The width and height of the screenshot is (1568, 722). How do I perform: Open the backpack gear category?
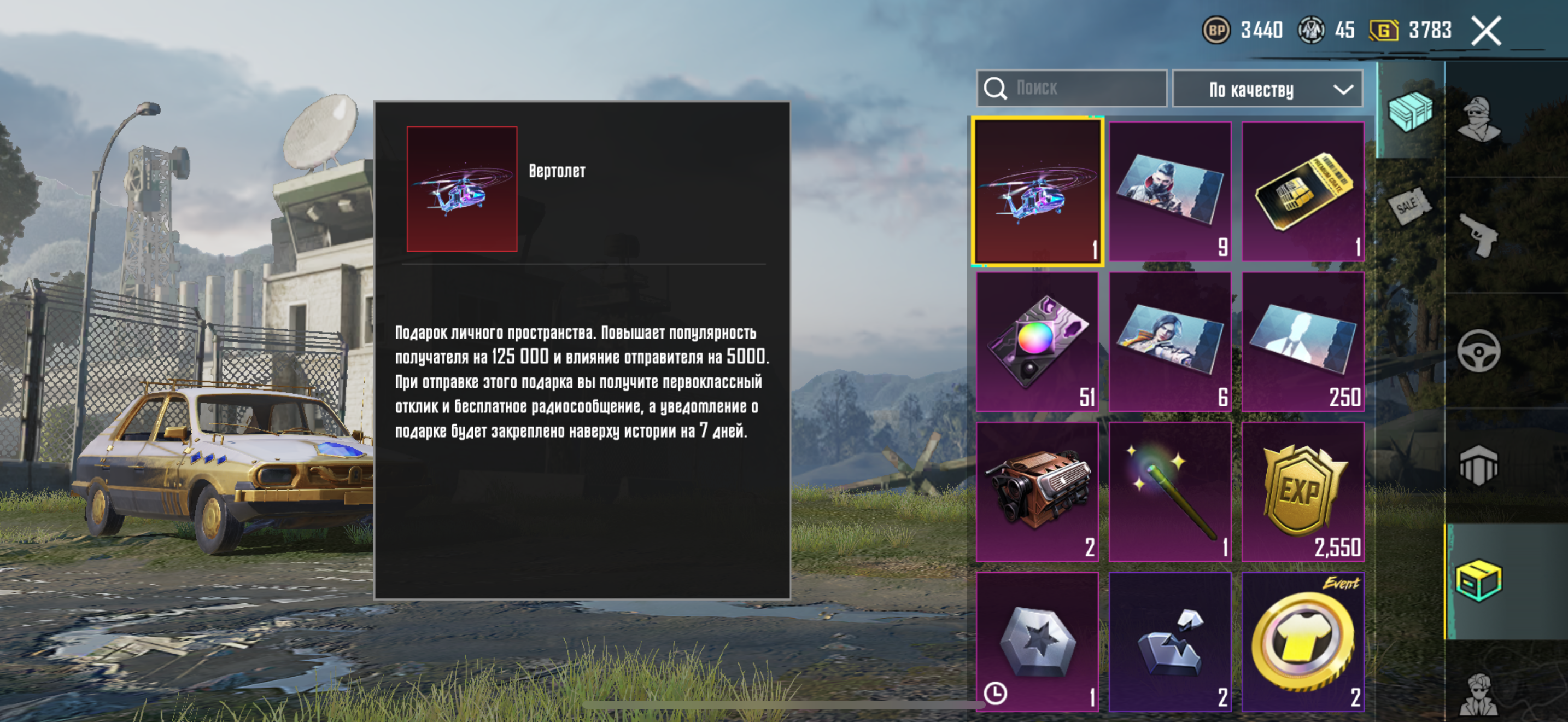coord(1478,465)
